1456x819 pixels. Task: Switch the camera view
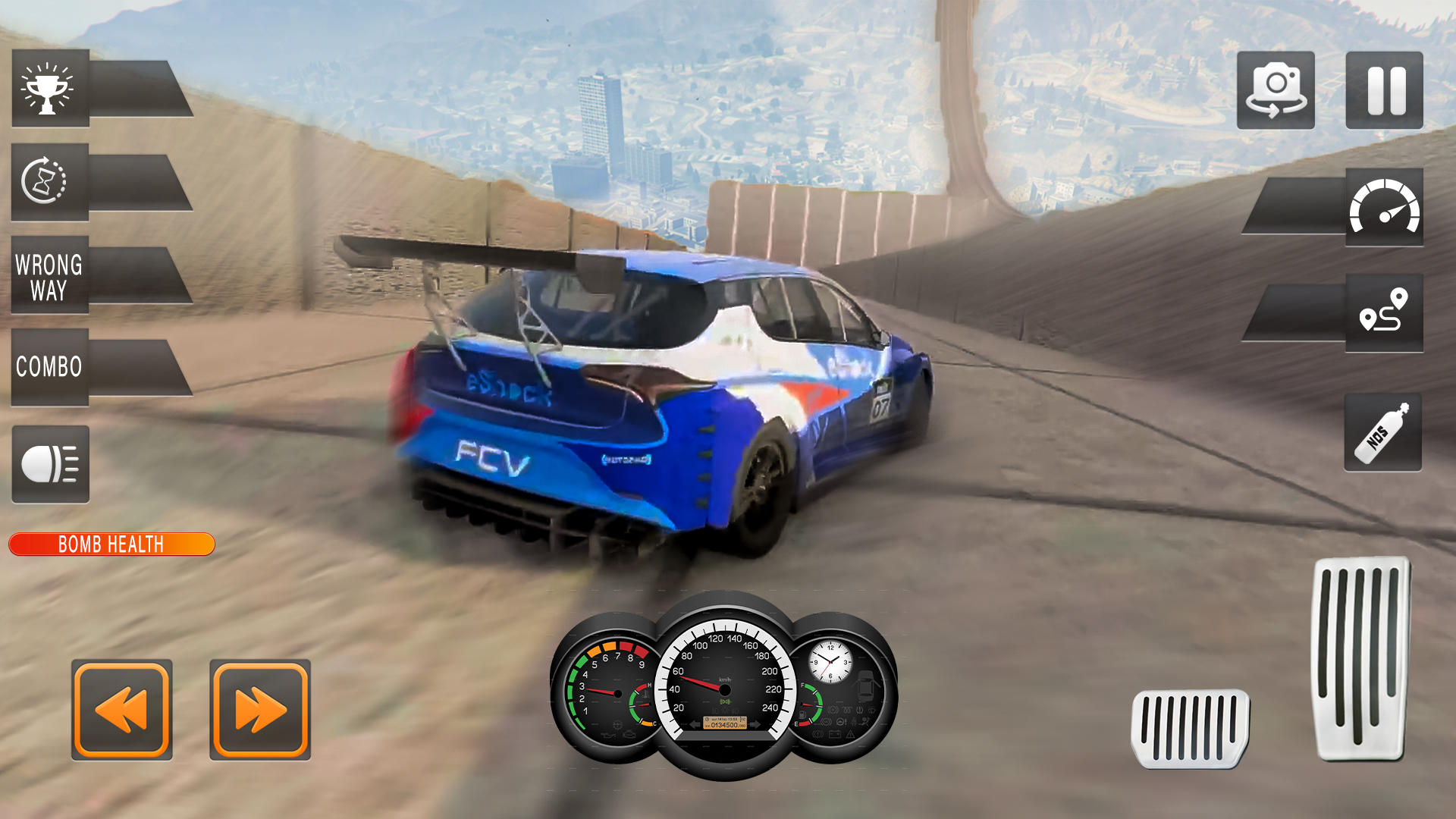click(x=1276, y=91)
